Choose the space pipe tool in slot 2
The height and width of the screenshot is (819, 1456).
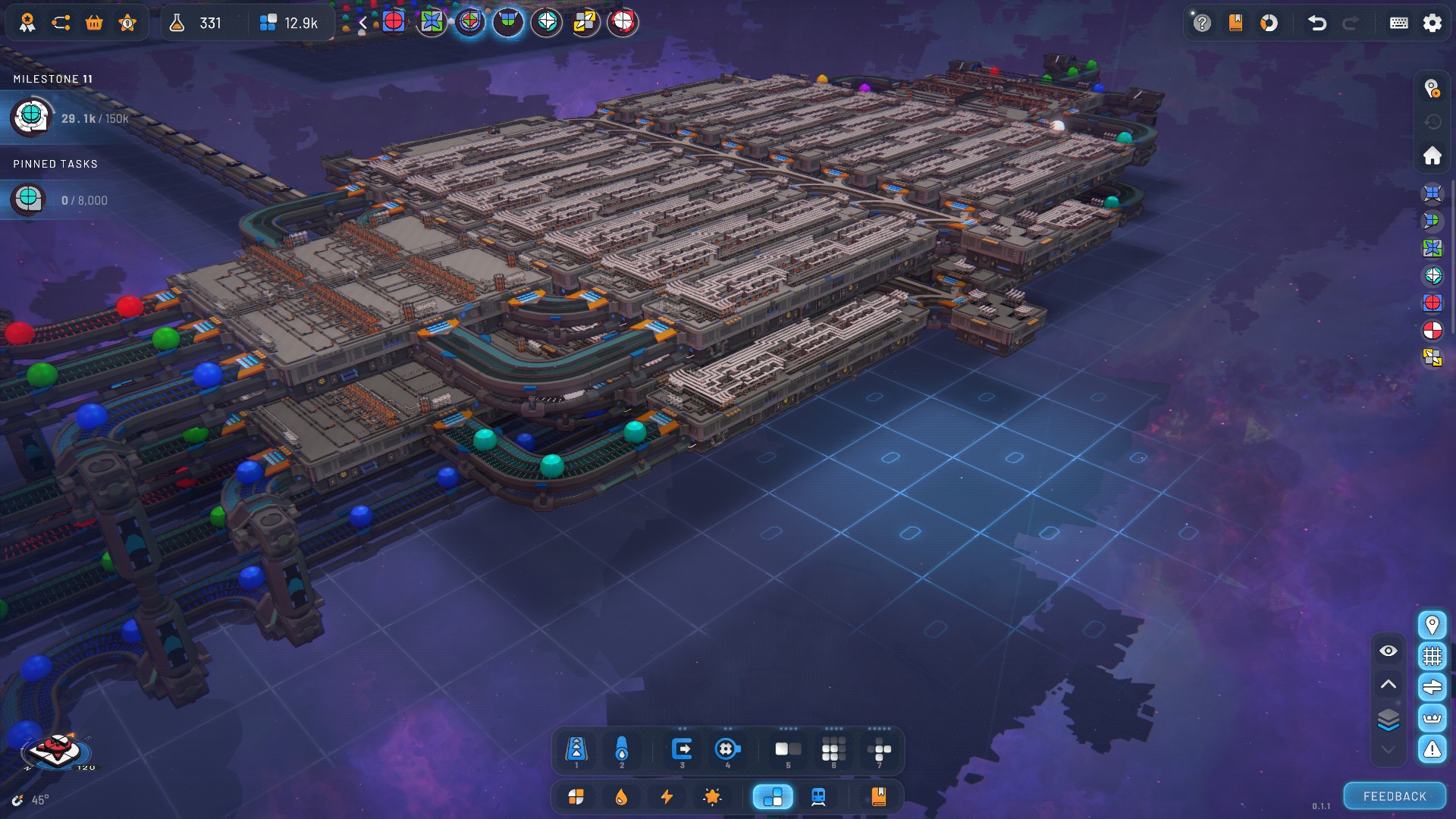coord(622,750)
